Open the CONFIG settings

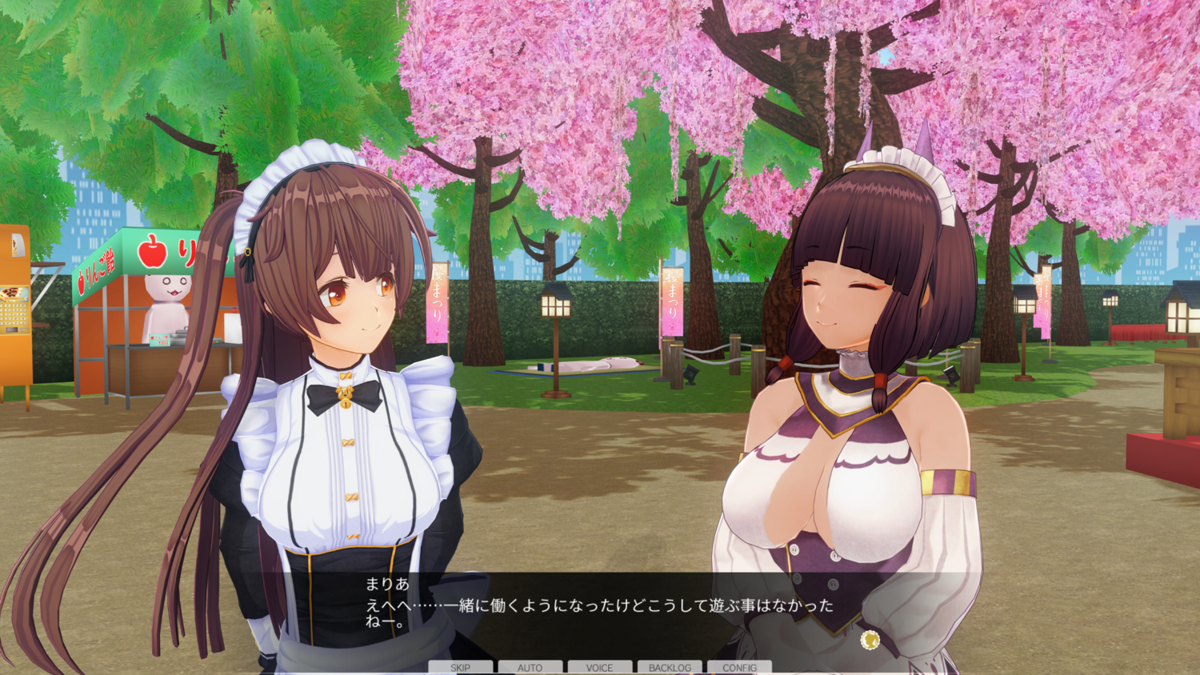coord(739,667)
